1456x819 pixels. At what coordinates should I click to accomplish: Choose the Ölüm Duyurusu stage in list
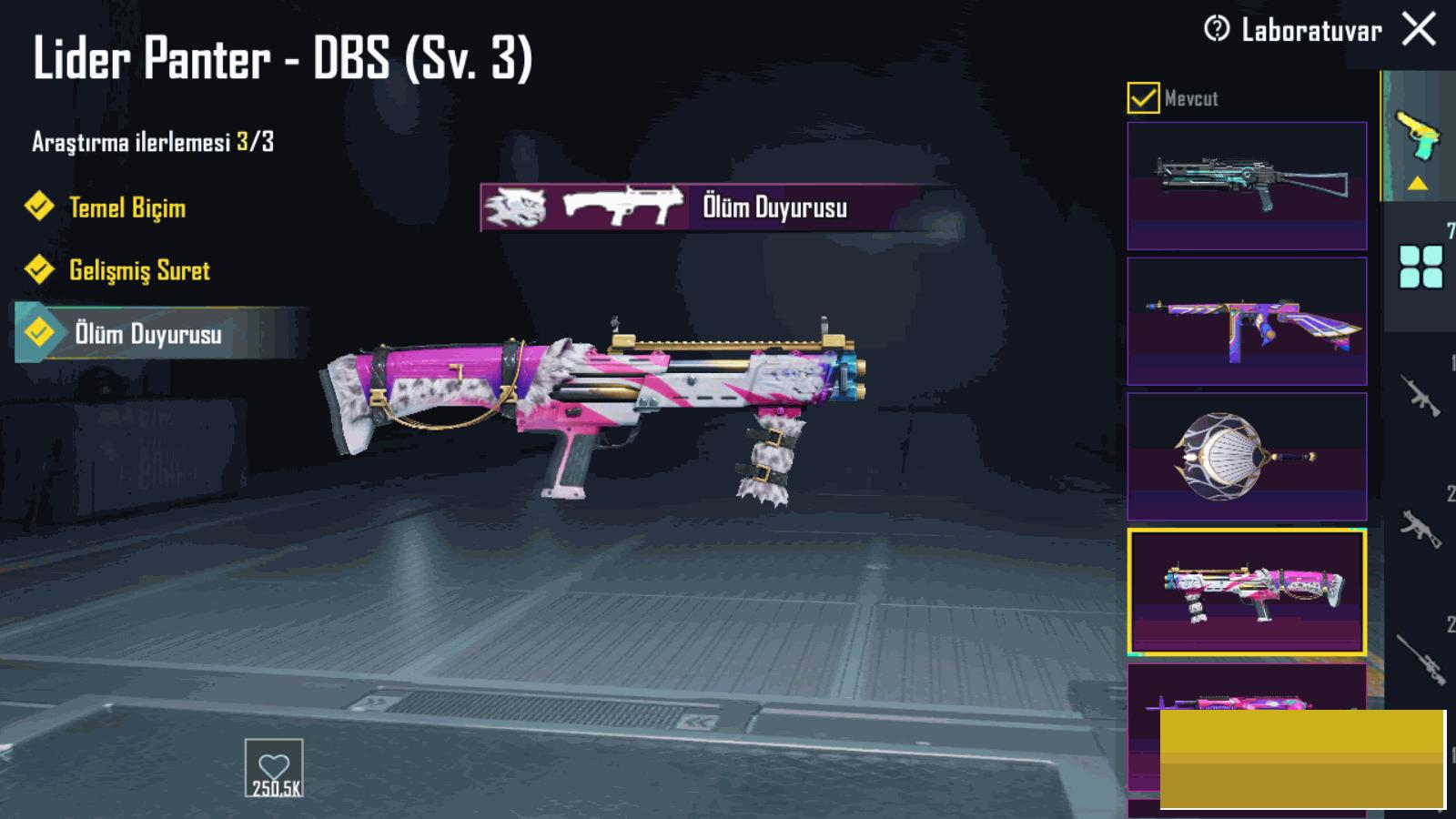[147, 334]
